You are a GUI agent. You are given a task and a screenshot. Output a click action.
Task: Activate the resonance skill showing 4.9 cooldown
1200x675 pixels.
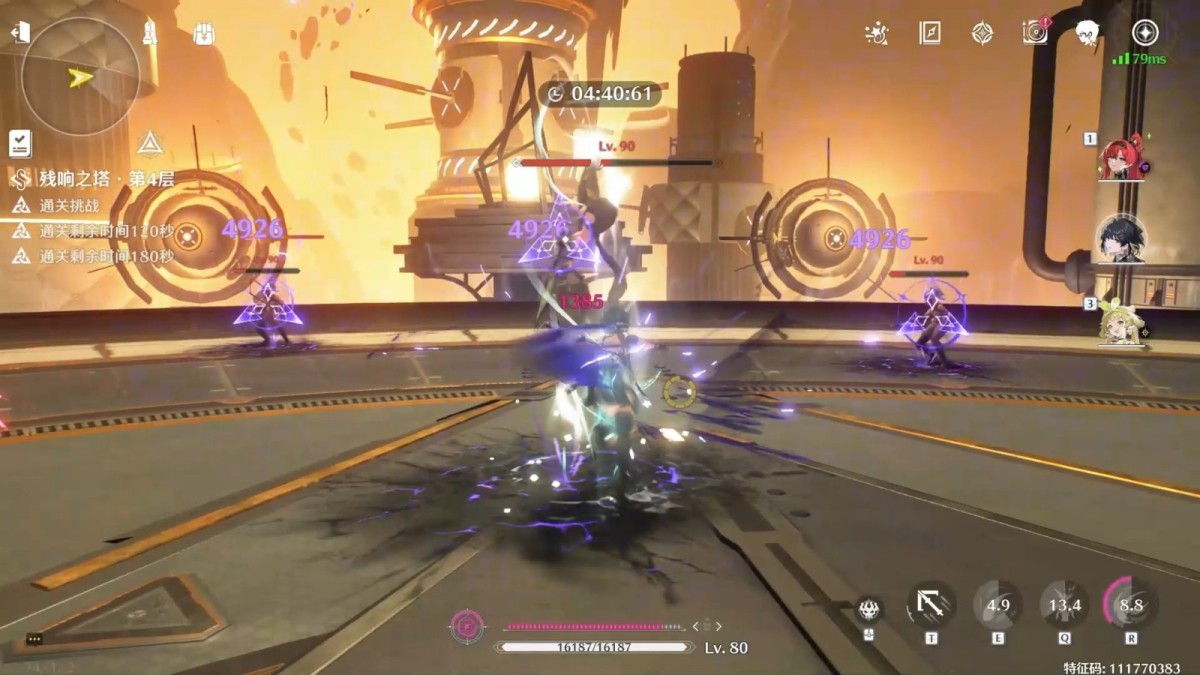(x=997, y=605)
